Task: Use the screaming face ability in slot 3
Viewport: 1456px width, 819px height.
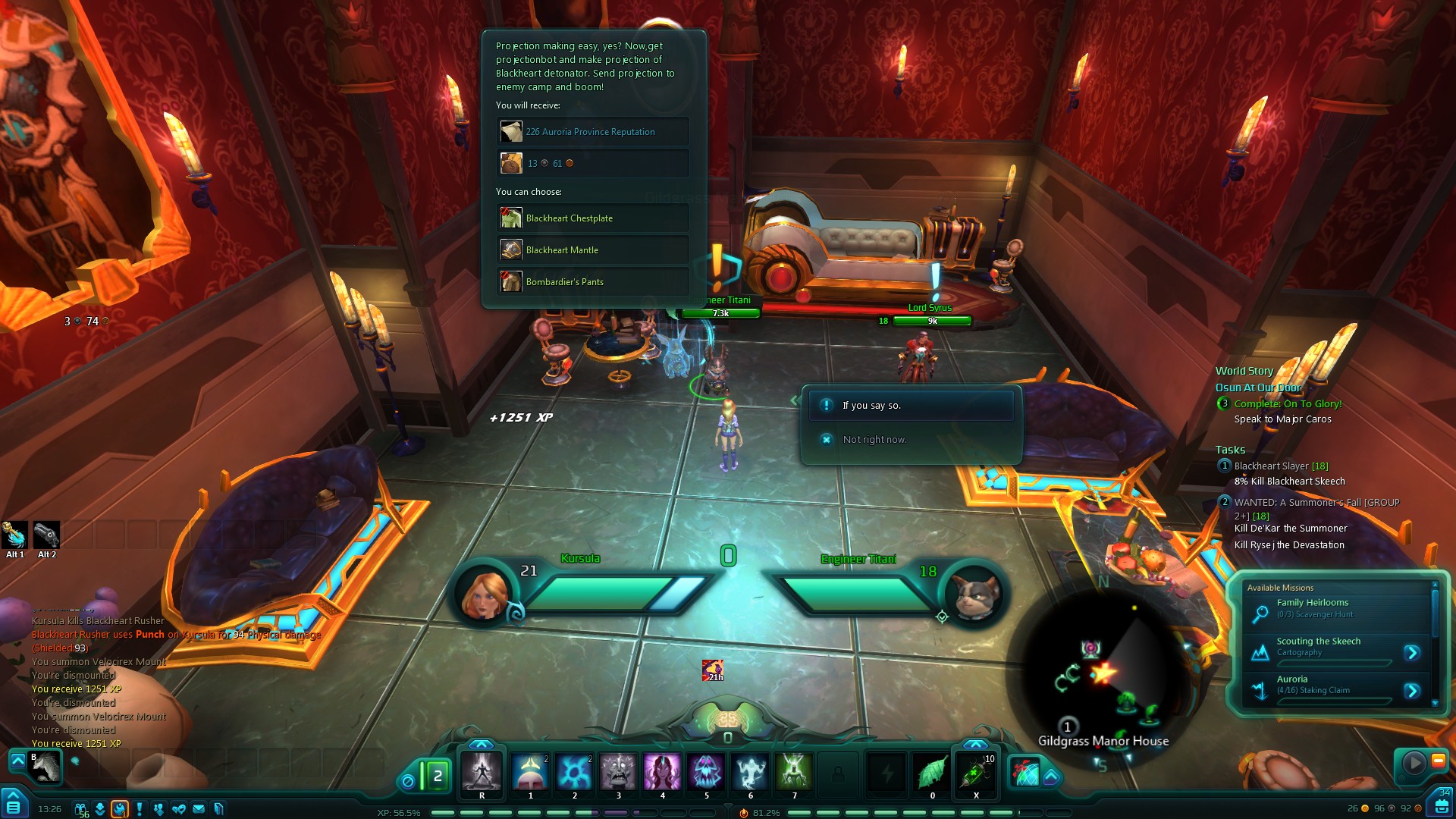Action: (618, 773)
